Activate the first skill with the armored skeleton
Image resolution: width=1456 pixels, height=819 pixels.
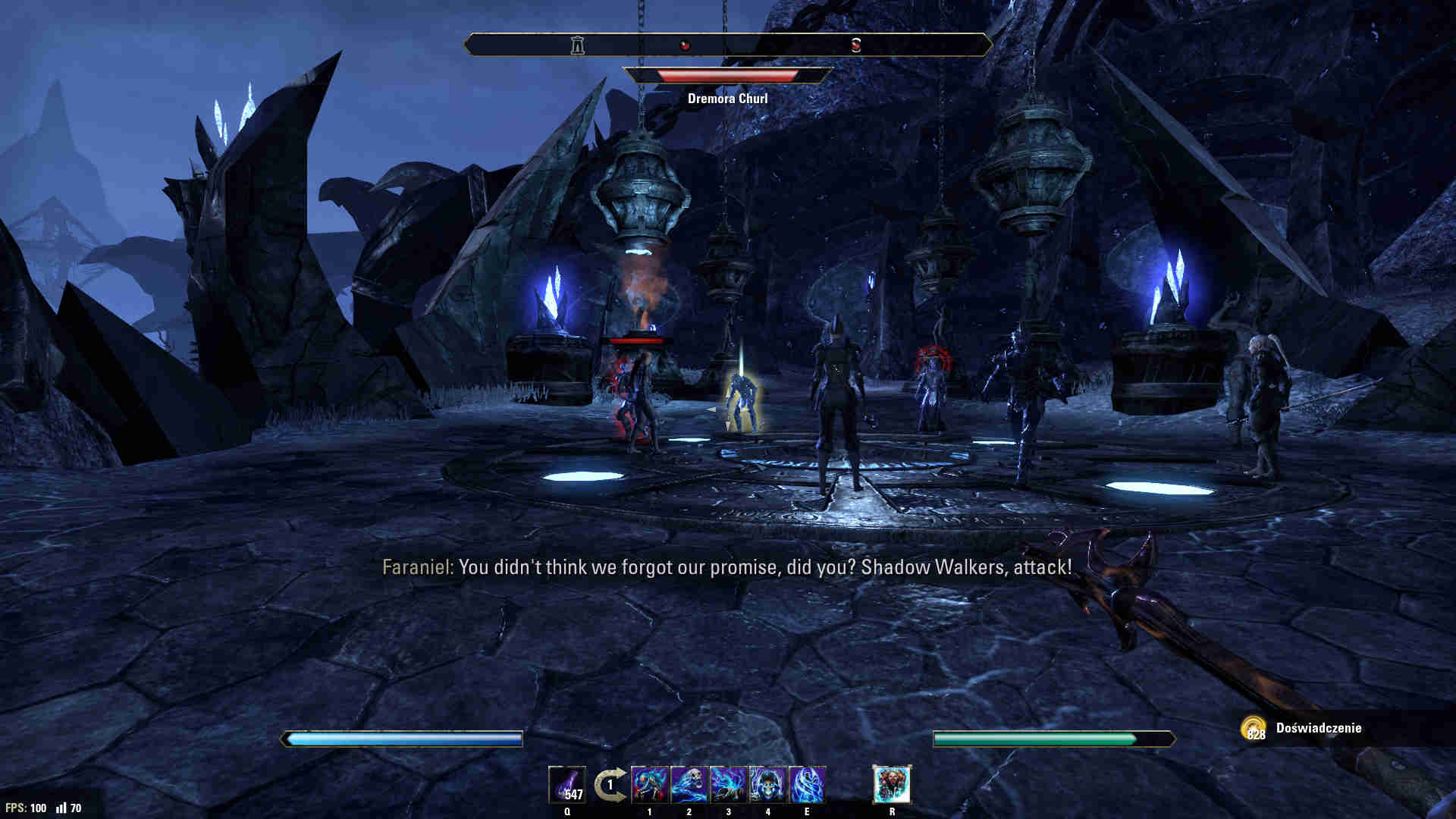coord(650,784)
